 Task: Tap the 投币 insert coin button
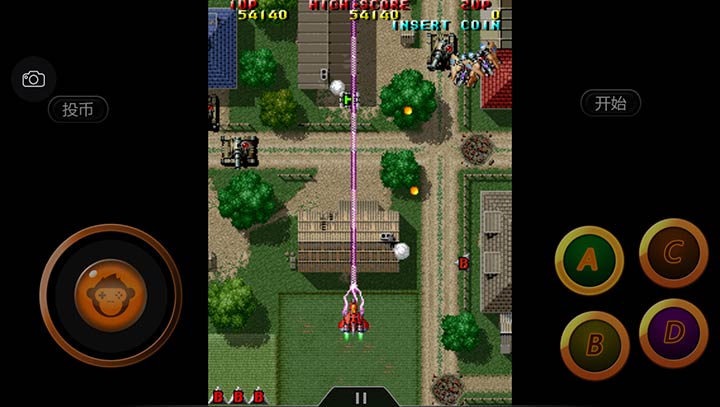[78, 110]
